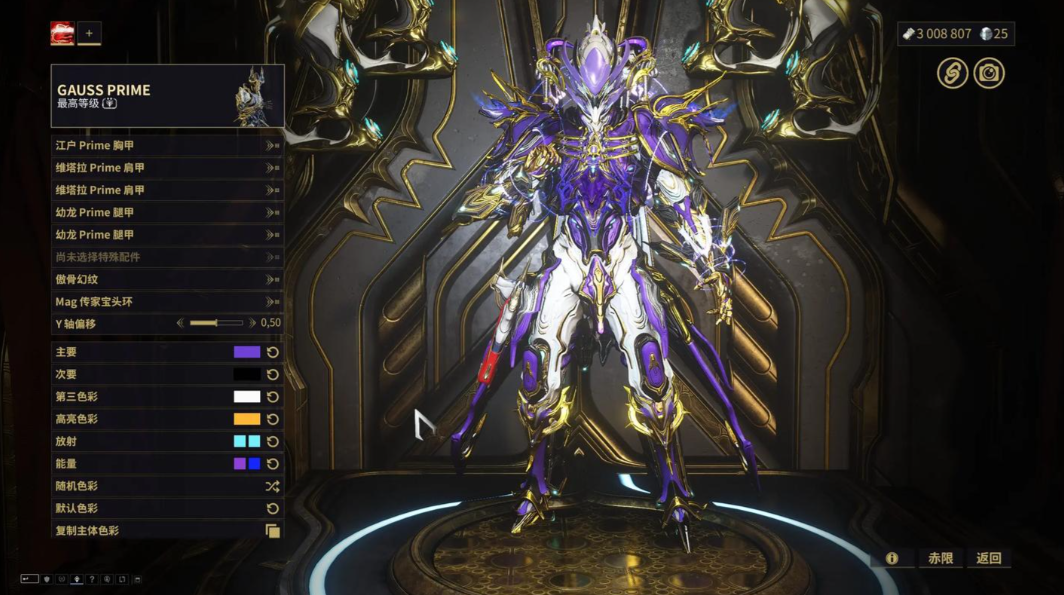Pick the purple 主要 primary color swatch
Screen dimensions: 1064x595
(x=247, y=352)
